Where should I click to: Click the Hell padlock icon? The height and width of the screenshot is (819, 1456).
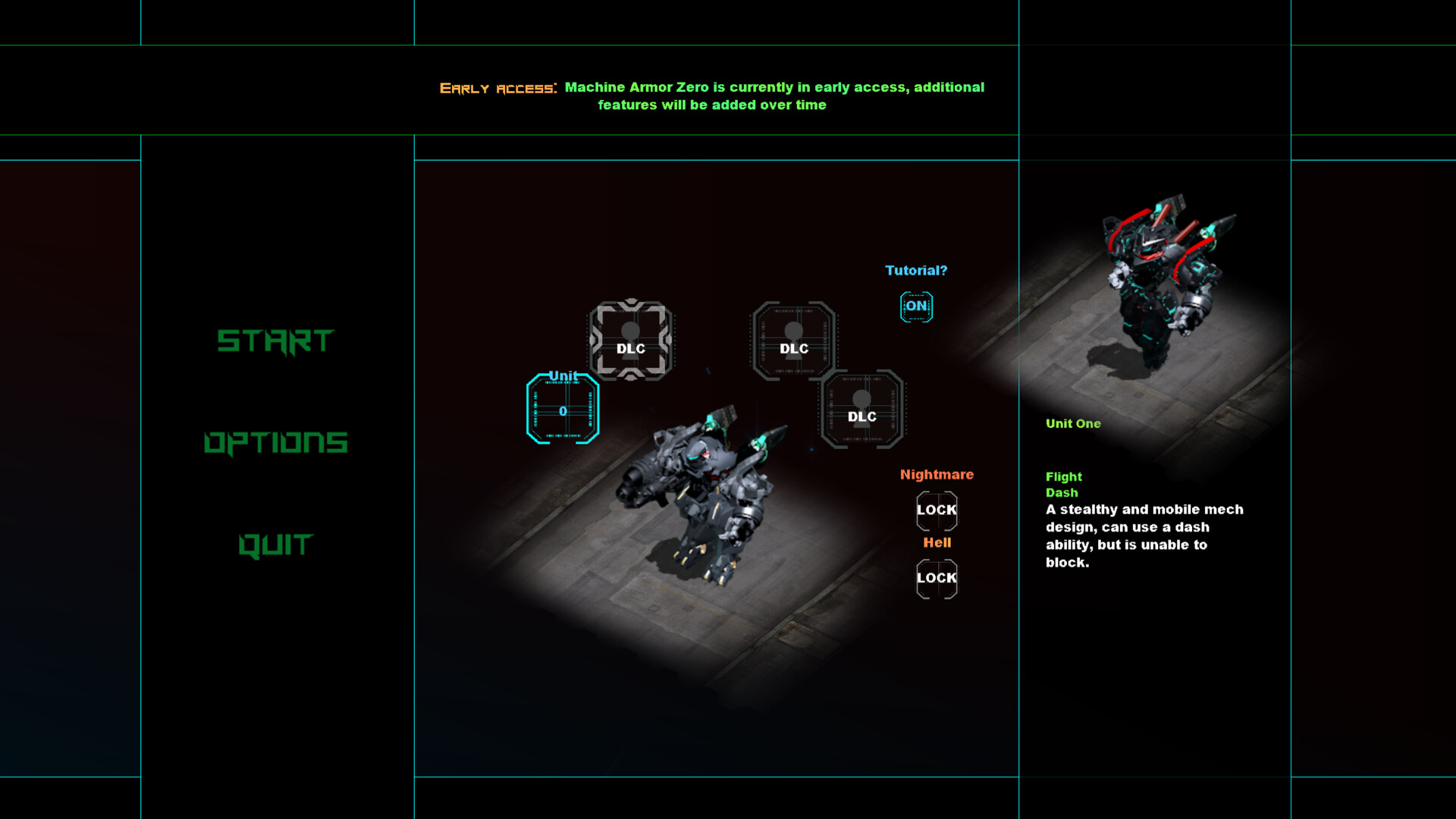point(936,577)
